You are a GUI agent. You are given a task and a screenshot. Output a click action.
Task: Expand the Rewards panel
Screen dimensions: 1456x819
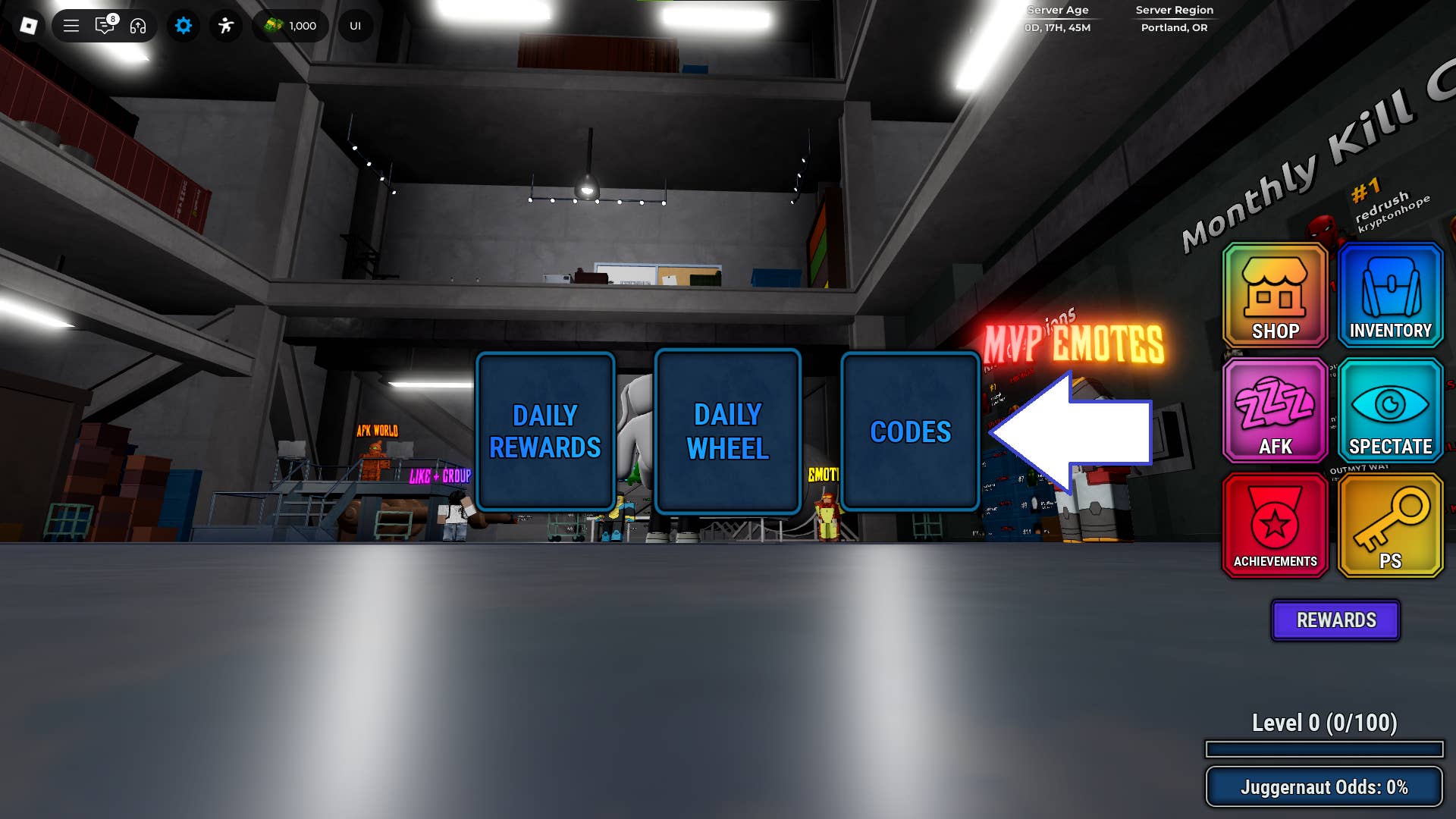click(x=1335, y=620)
